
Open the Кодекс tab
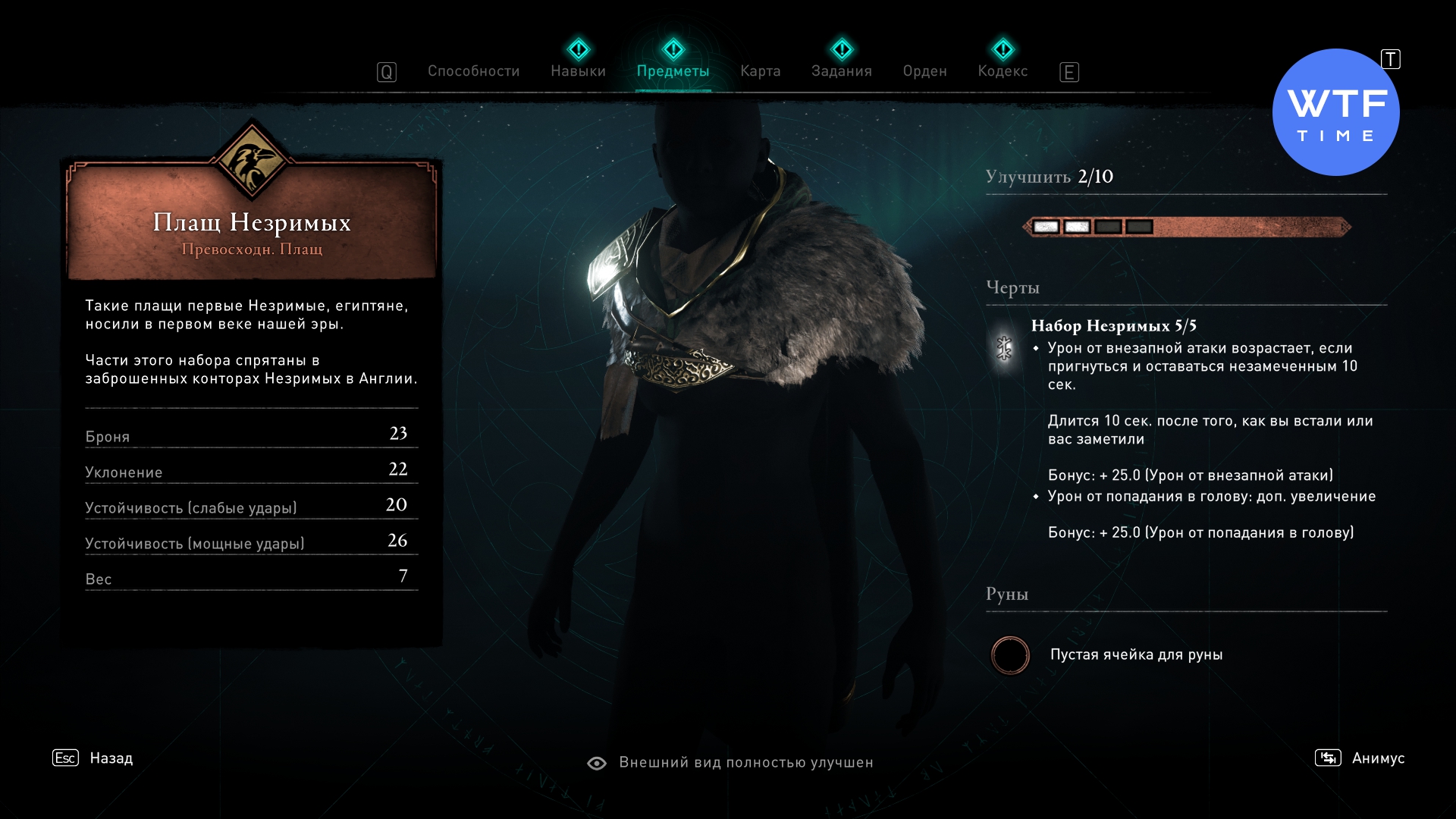pyautogui.click(x=1003, y=71)
